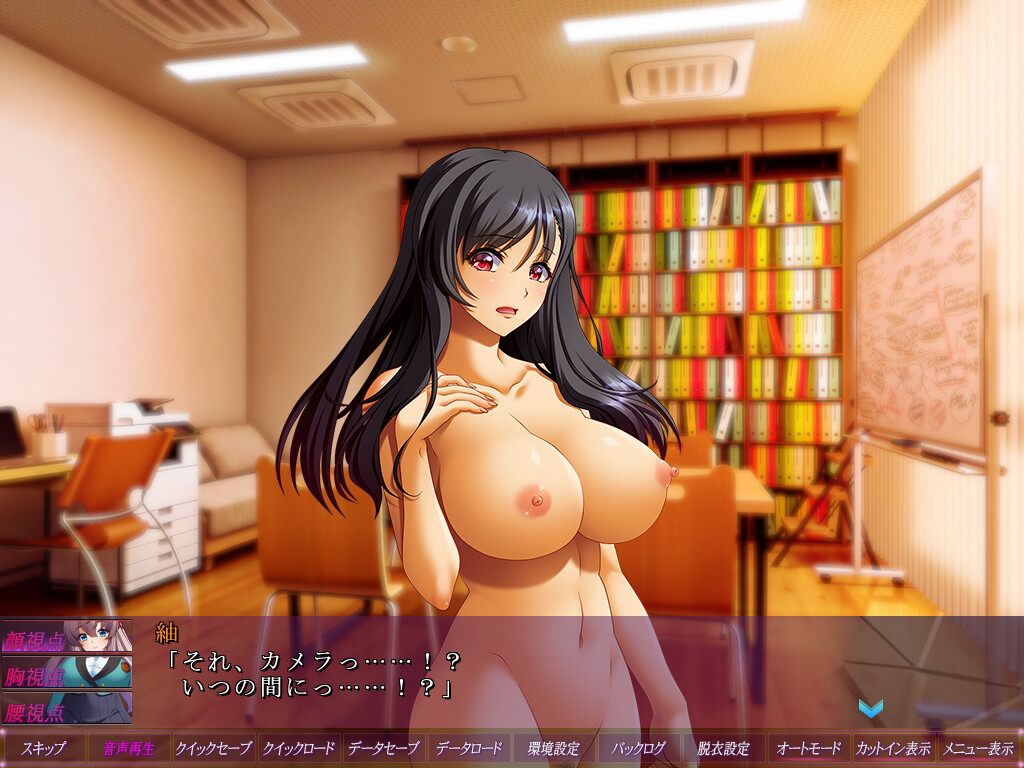Toggle カットイン表示 cut-in display
This screenshot has width=1024, height=768.
[x=893, y=748]
